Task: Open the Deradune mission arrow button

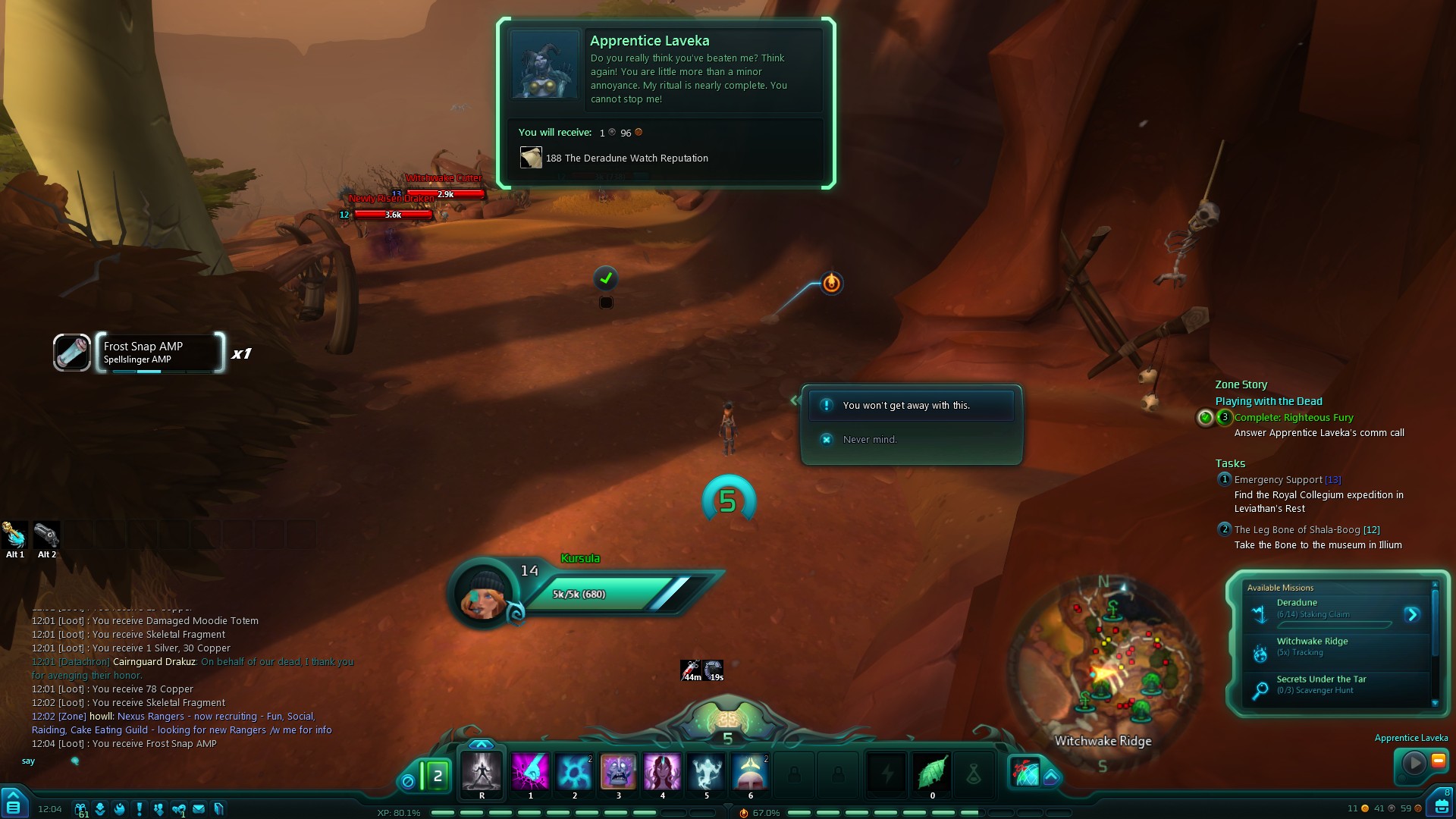Action: coord(1411,614)
